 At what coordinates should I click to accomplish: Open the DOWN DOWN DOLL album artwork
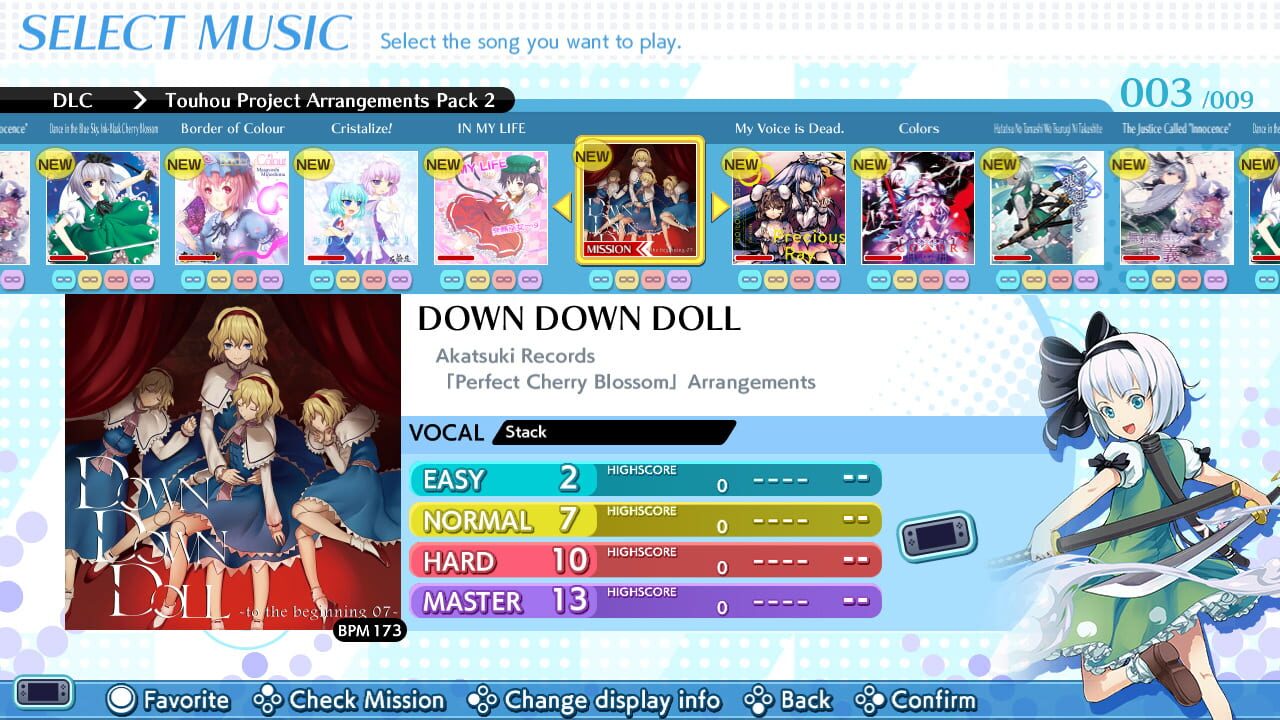[x=230, y=465]
